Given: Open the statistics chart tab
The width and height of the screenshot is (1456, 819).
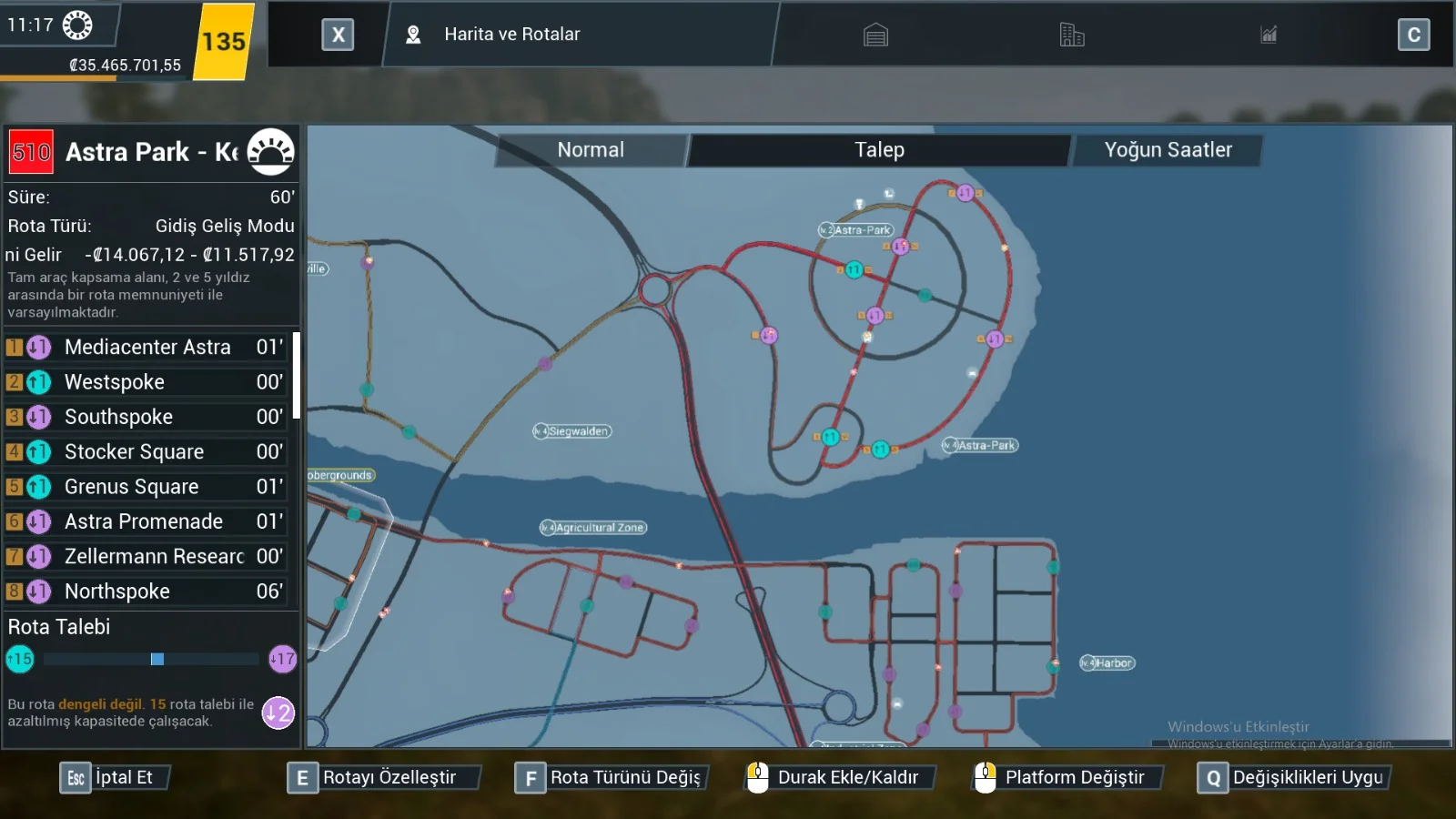Looking at the screenshot, I should coord(1269,35).
